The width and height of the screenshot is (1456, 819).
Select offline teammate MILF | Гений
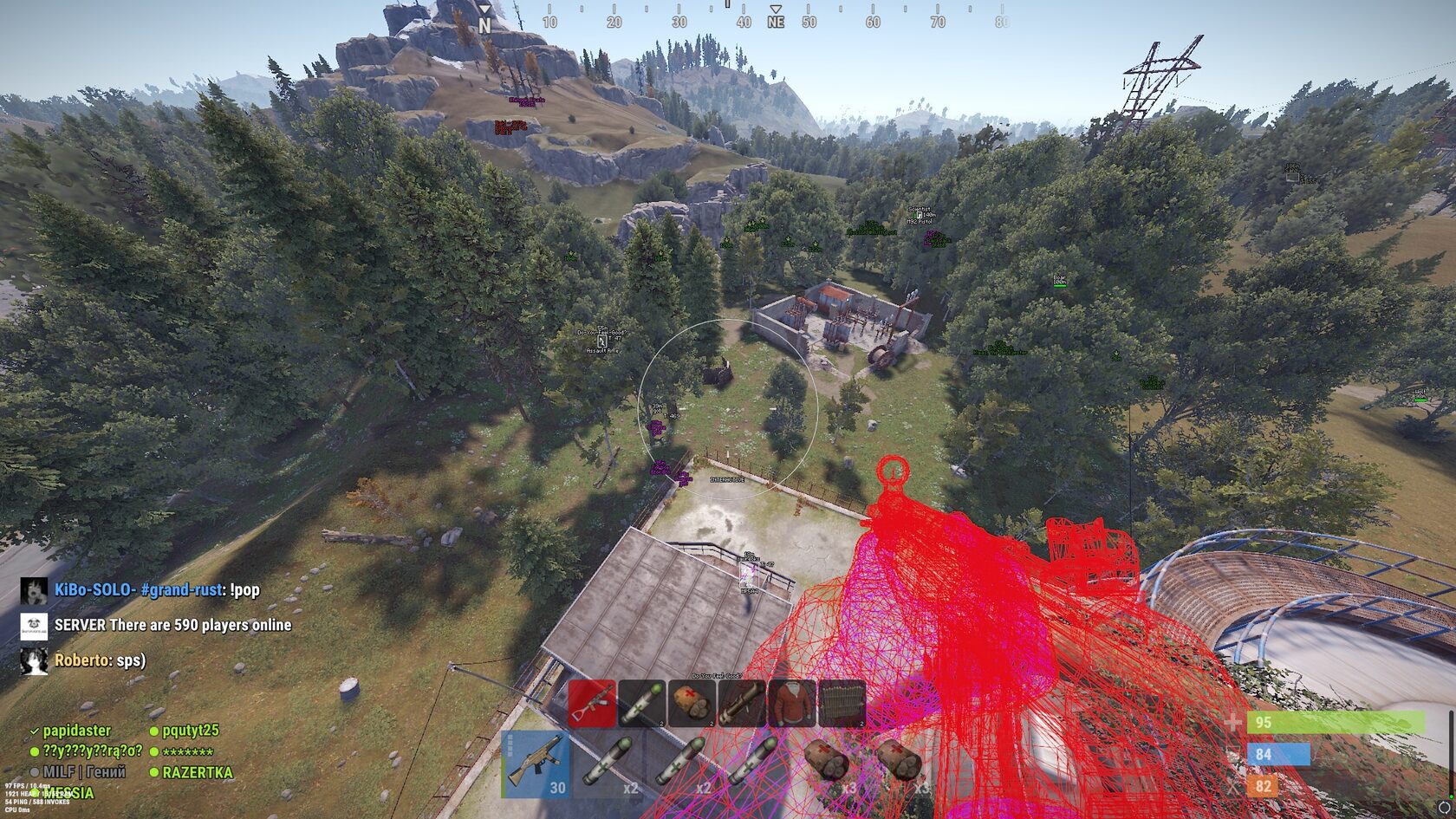click(83, 772)
